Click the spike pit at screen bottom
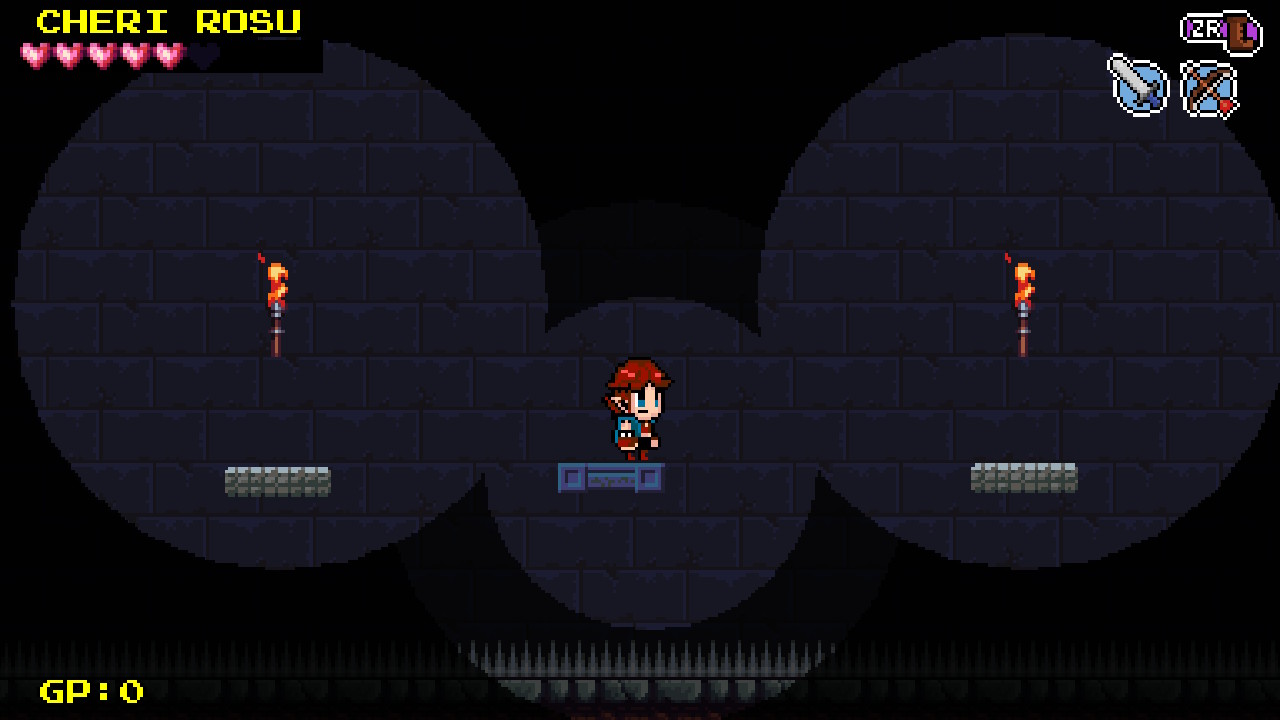1280x720 pixels. click(640, 655)
